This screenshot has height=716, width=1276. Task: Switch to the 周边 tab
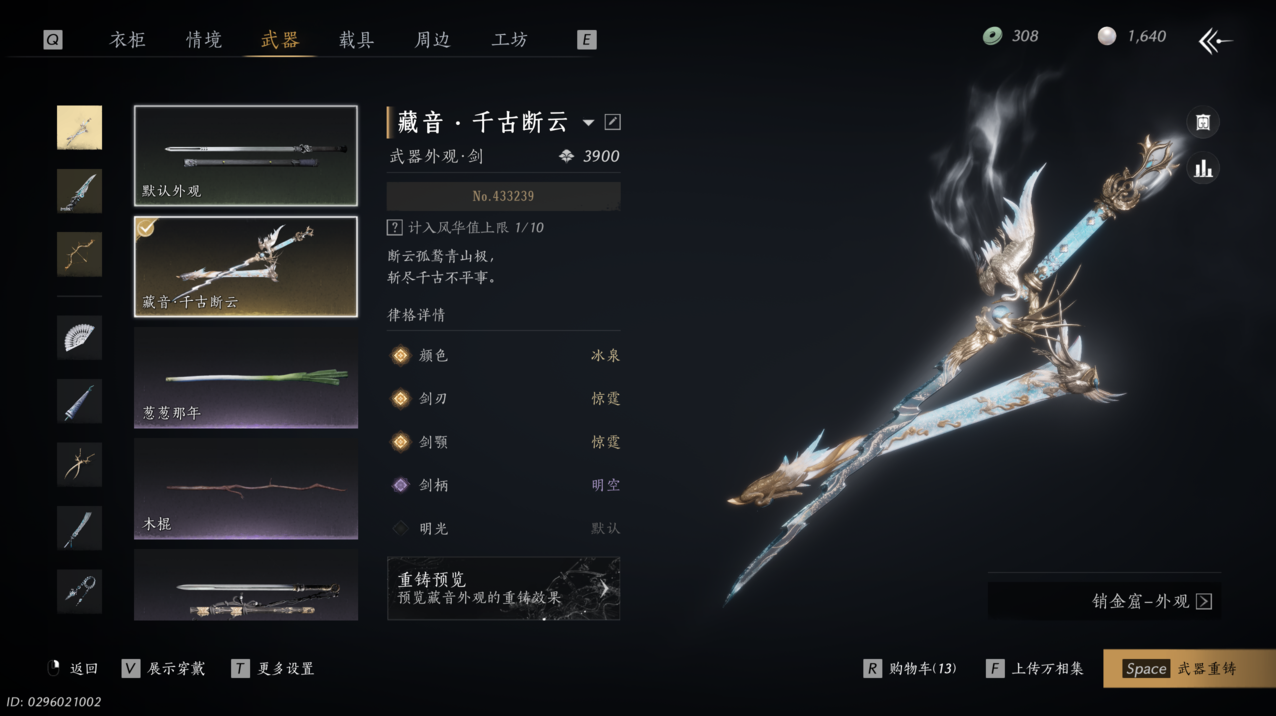[x=432, y=40]
